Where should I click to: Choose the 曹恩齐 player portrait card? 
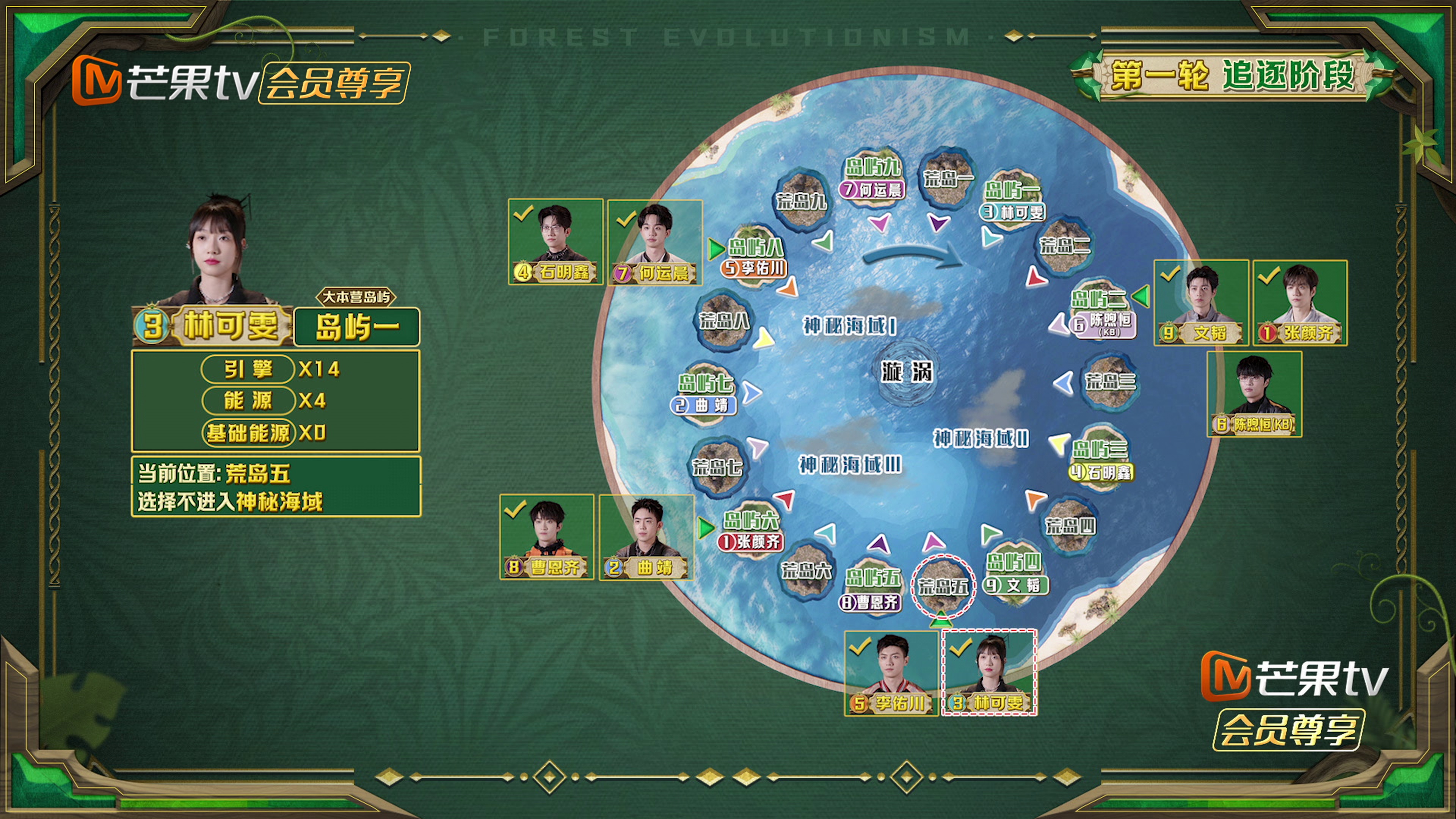(x=546, y=537)
